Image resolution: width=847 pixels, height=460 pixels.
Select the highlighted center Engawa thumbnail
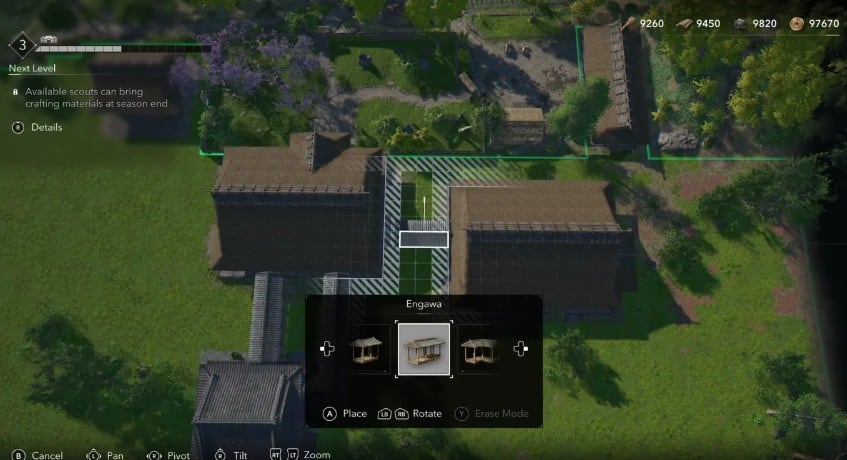424,349
